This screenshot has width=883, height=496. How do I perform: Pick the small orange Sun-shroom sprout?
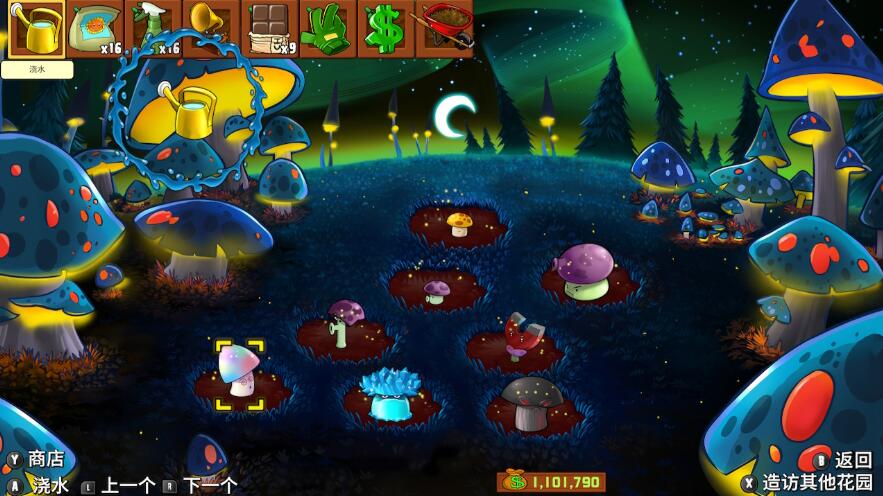click(459, 223)
